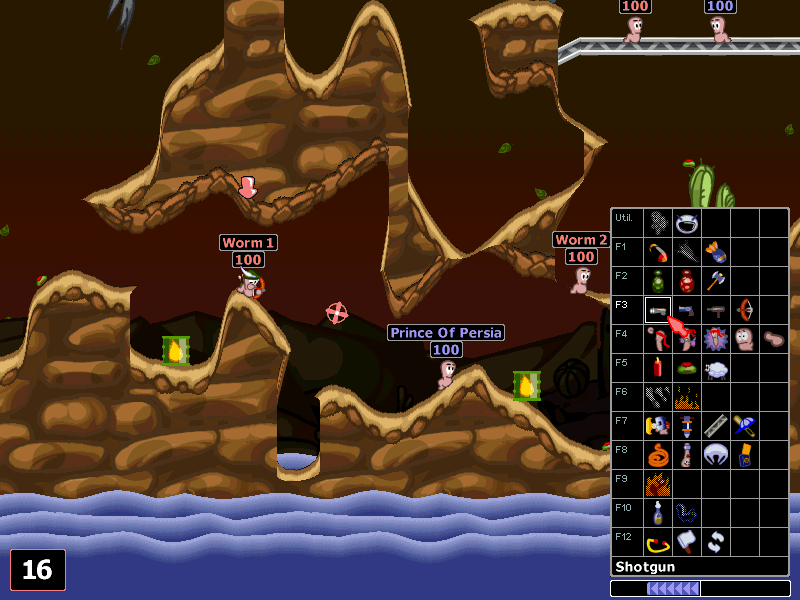
Task: Select the red Dynamite stick
Action: (657, 368)
